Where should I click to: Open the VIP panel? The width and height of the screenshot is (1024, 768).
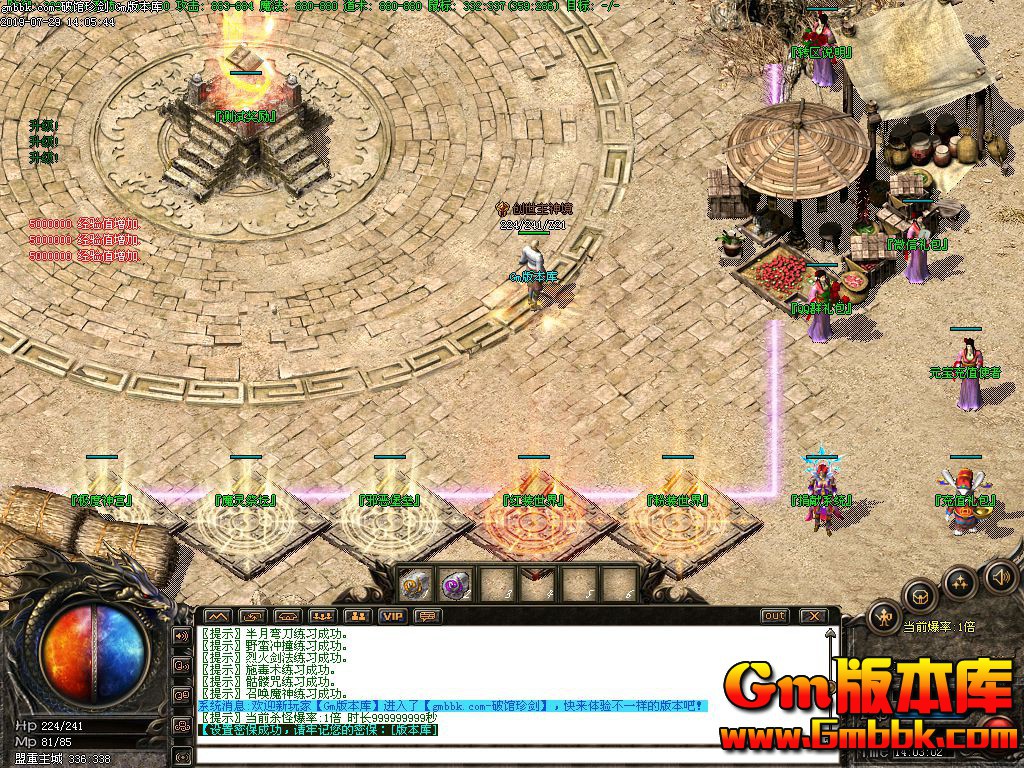393,616
